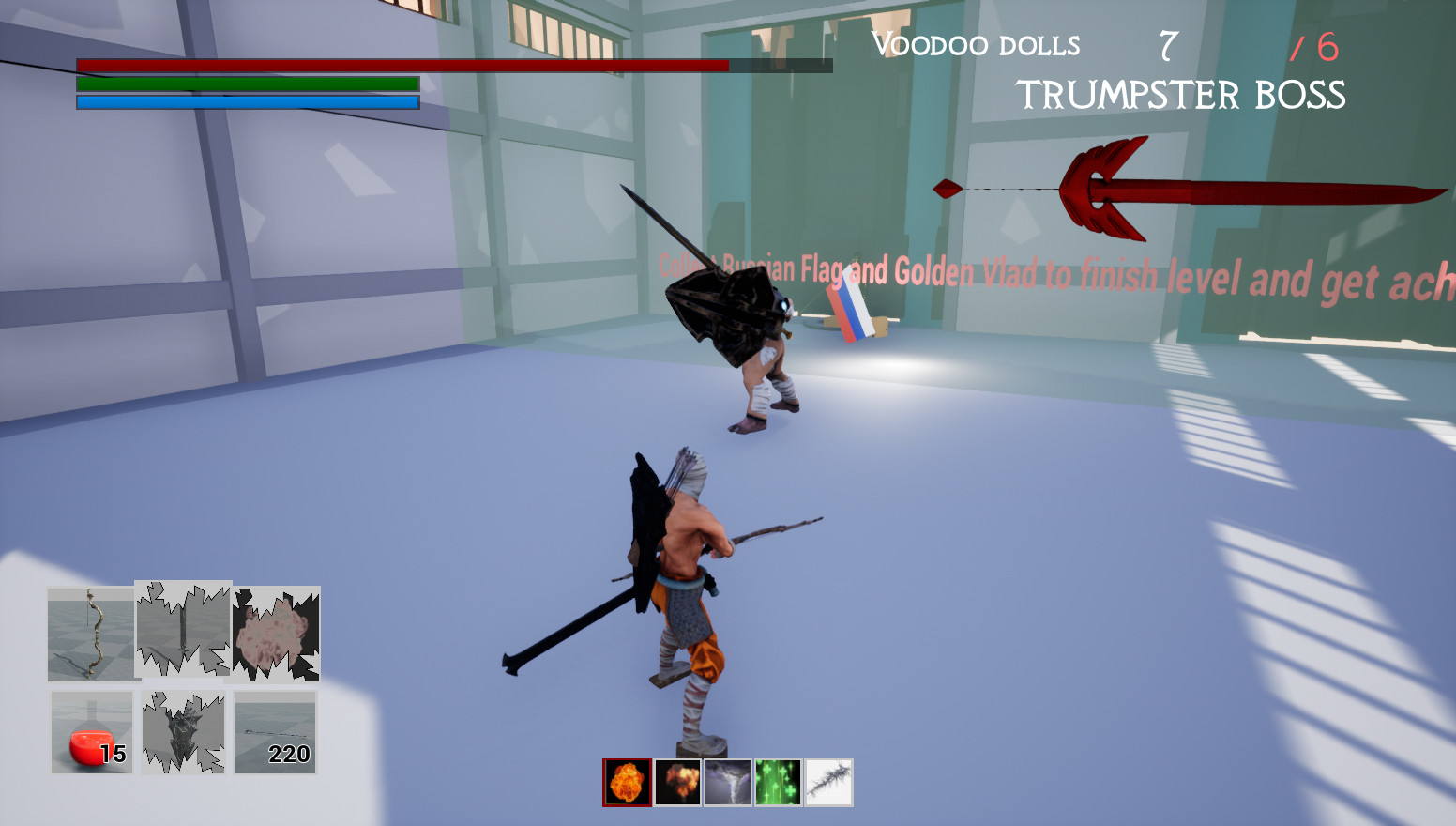The image size is (1456, 826).
Task: Click the red boss health bar
Action: coord(403,65)
